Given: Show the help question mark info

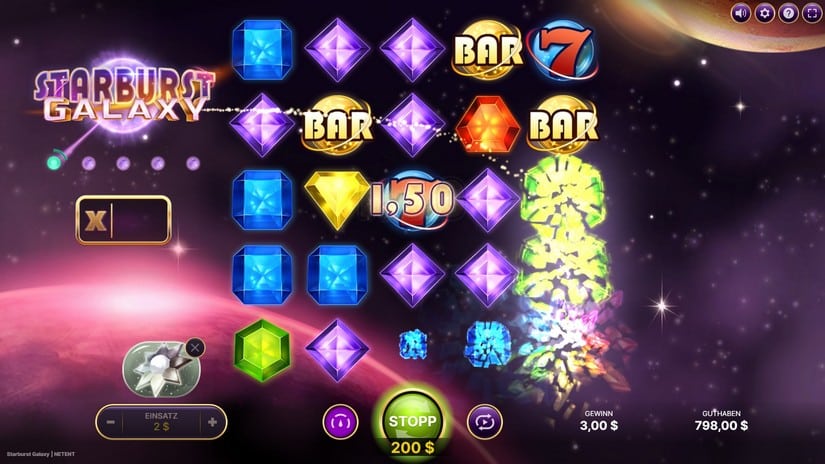Looking at the screenshot, I should pos(788,13).
